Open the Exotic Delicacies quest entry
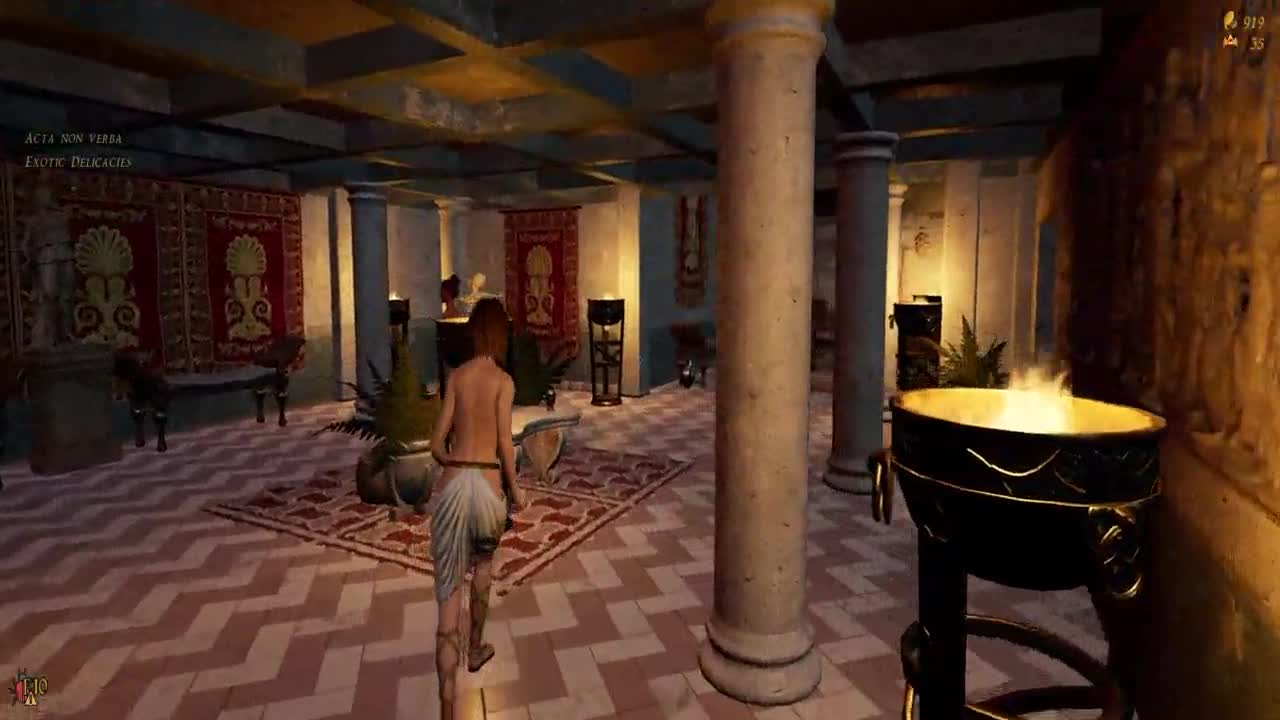Viewport: 1280px width, 720px height. click(x=78, y=162)
